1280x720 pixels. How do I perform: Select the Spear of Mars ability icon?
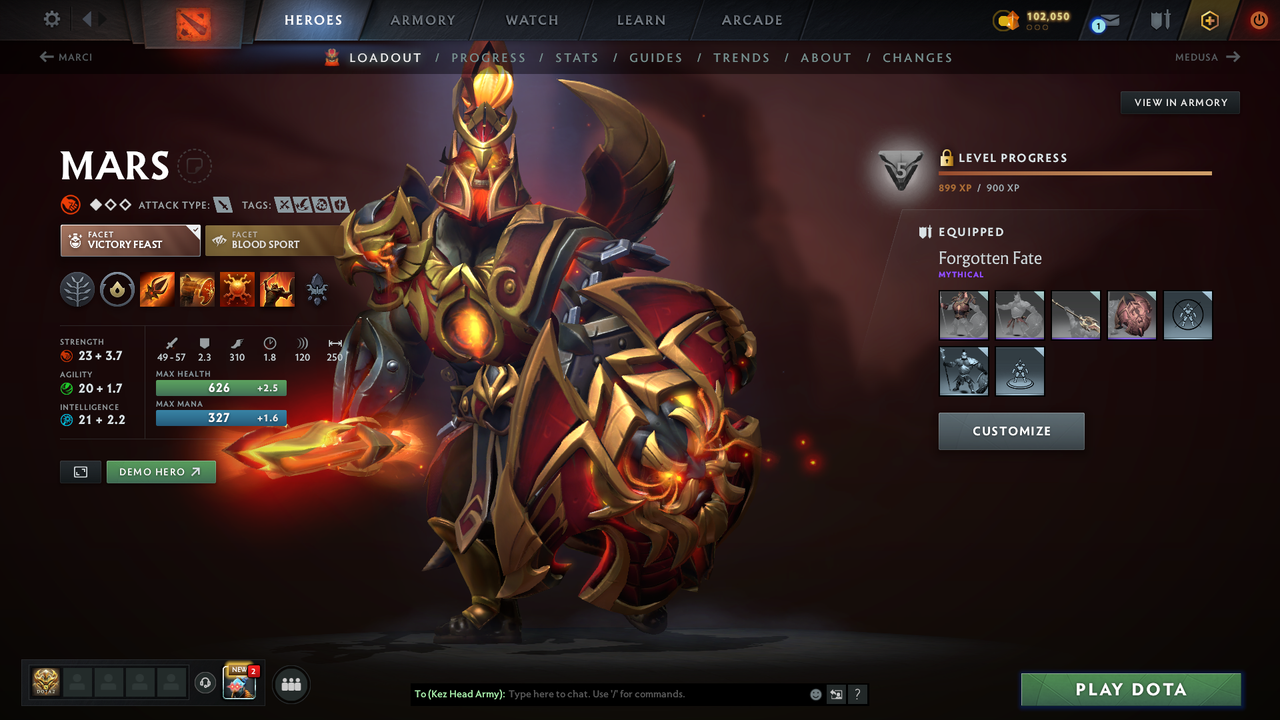click(157, 289)
